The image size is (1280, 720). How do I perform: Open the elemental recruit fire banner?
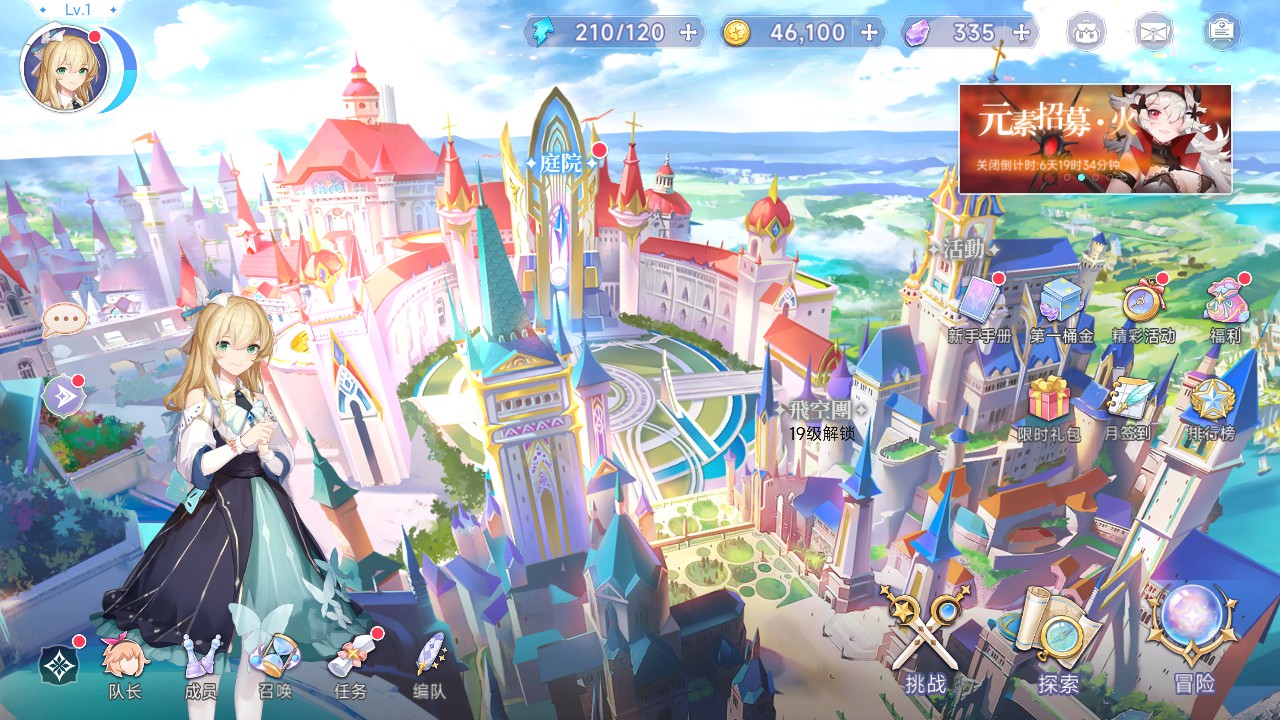point(1095,138)
